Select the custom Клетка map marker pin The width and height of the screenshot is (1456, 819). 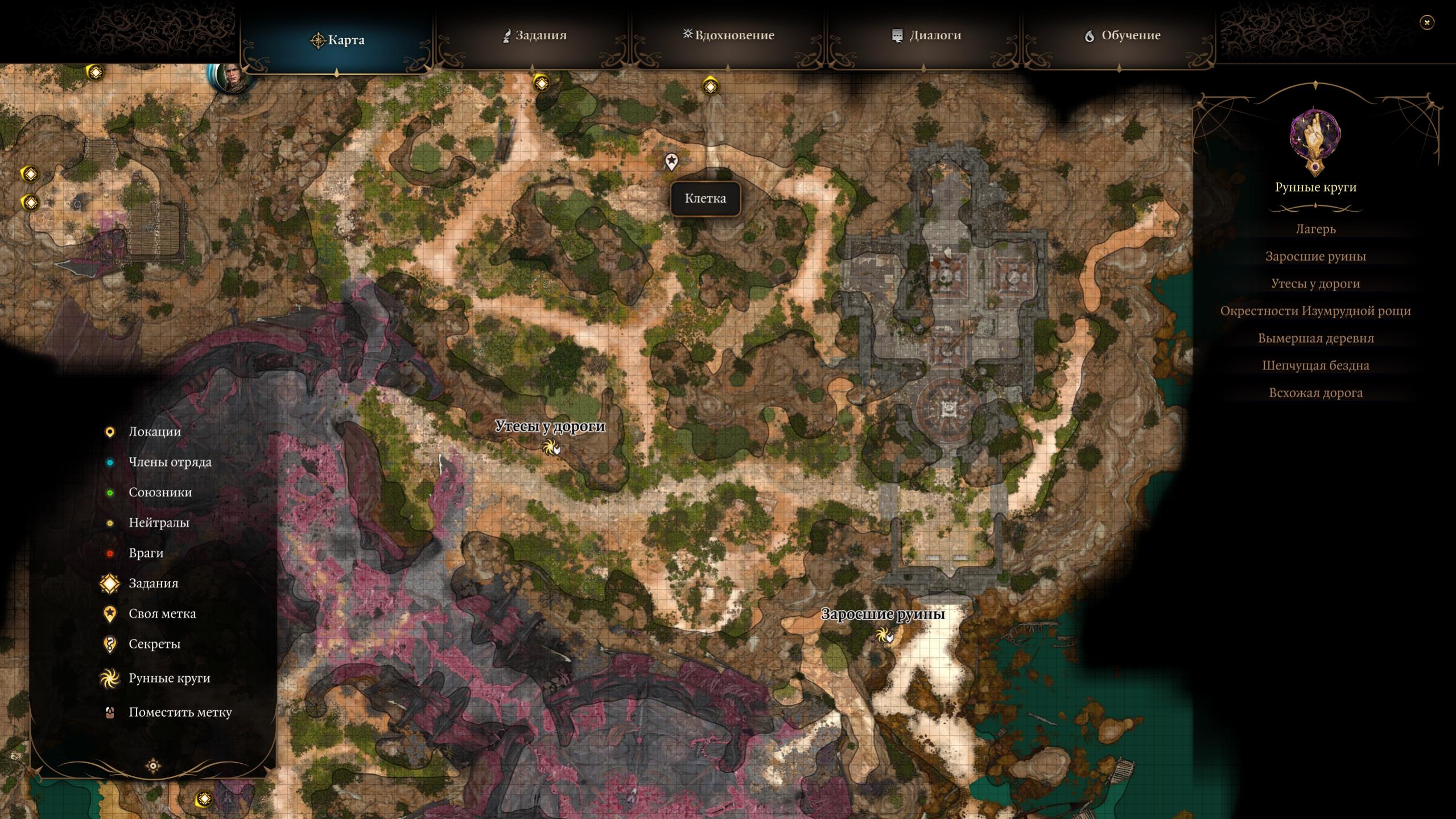pos(671,162)
